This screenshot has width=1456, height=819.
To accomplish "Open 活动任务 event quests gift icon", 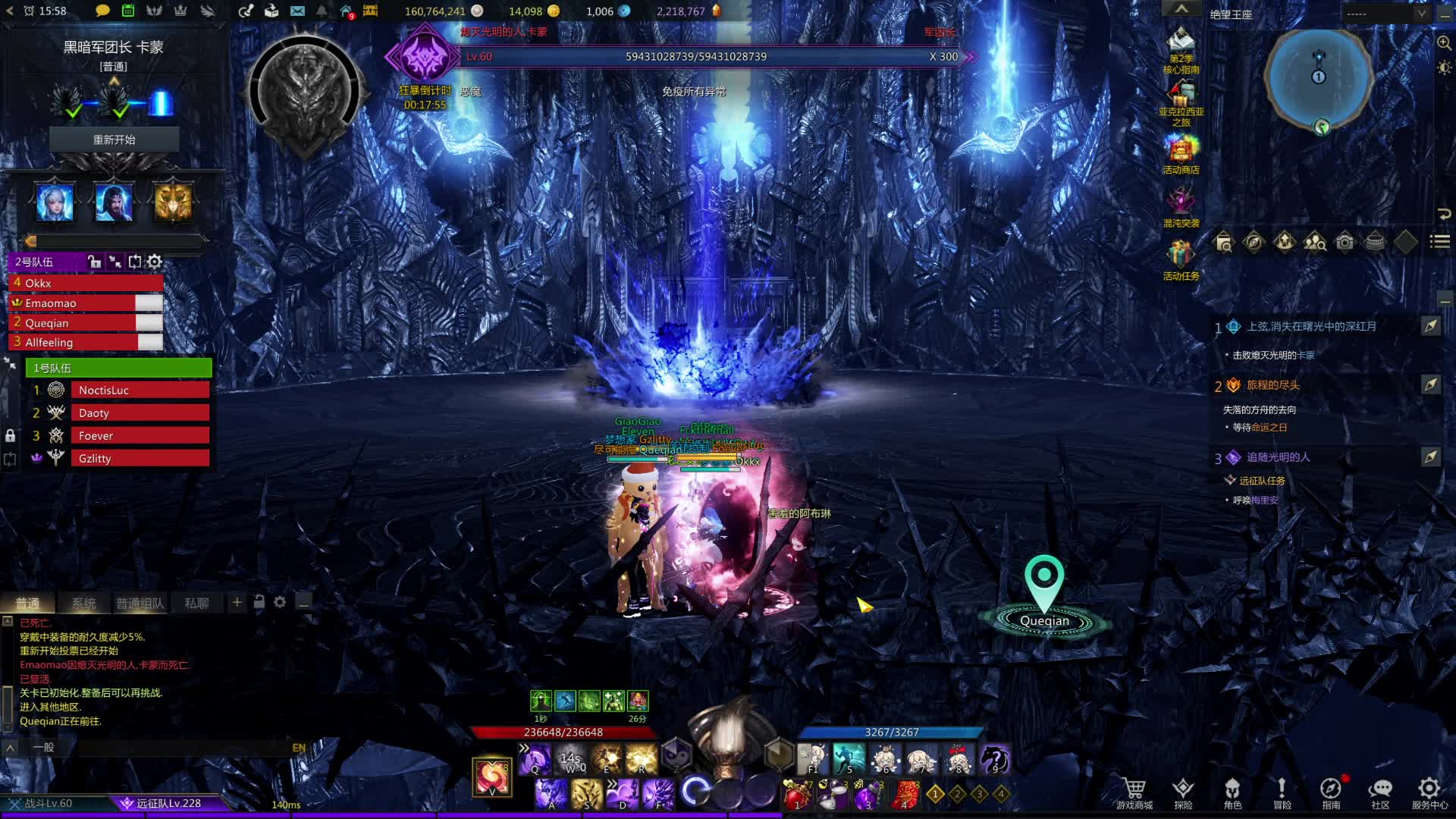I will point(1181,259).
